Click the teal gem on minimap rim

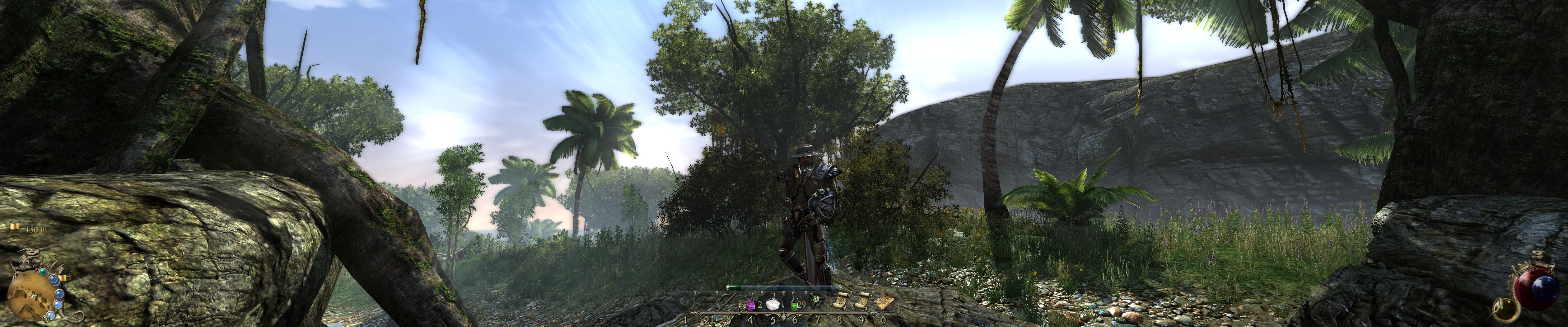(x=43, y=272)
